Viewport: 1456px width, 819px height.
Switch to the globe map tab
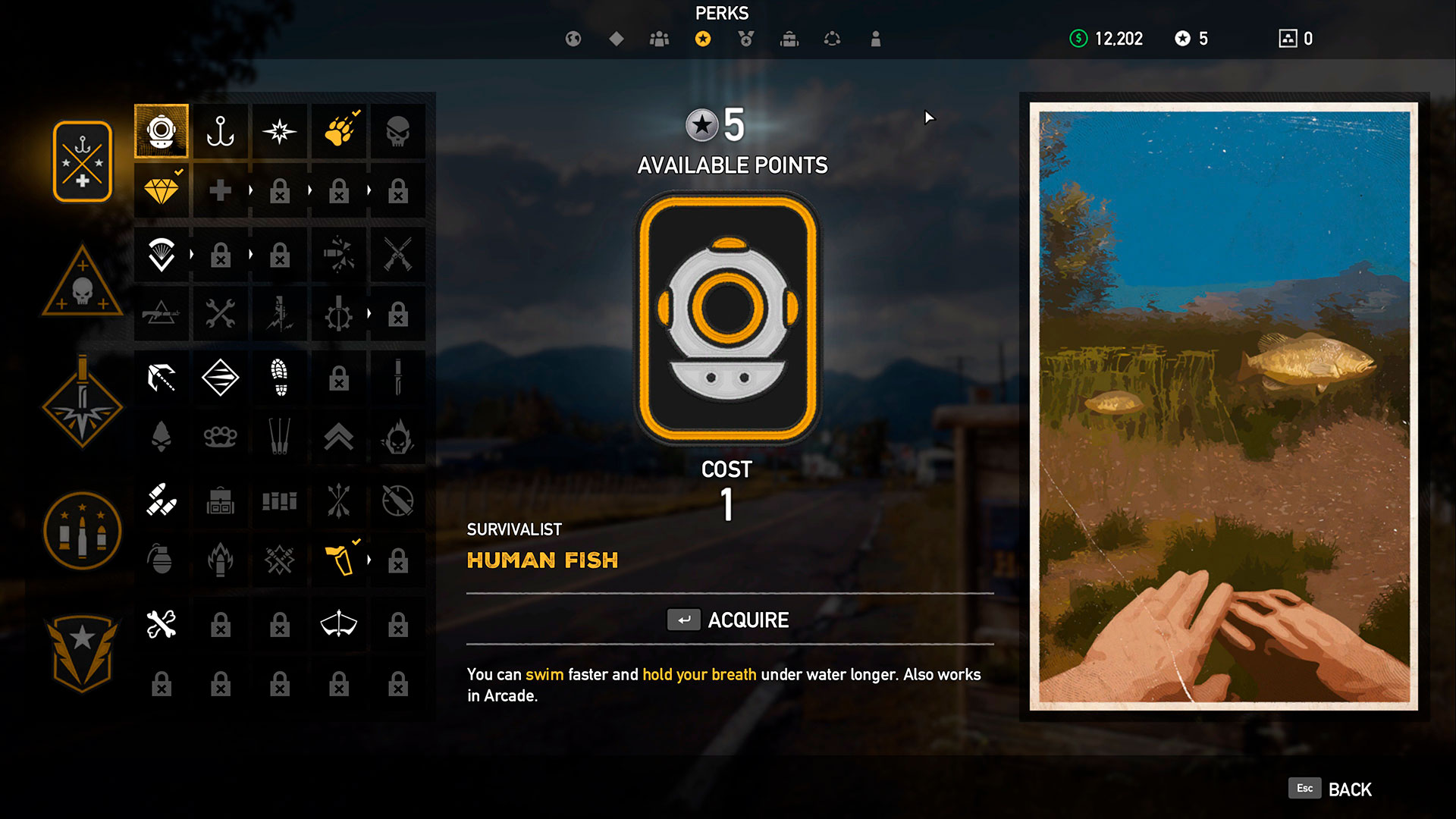click(x=573, y=39)
